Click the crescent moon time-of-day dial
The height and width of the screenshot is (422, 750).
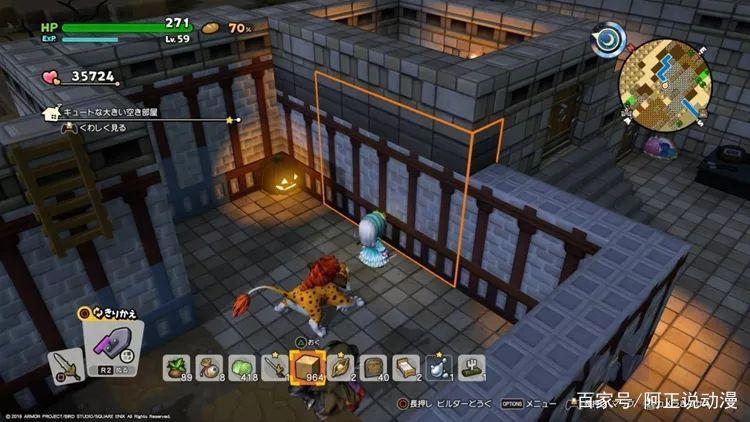pyautogui.click(x=608, y=40)
